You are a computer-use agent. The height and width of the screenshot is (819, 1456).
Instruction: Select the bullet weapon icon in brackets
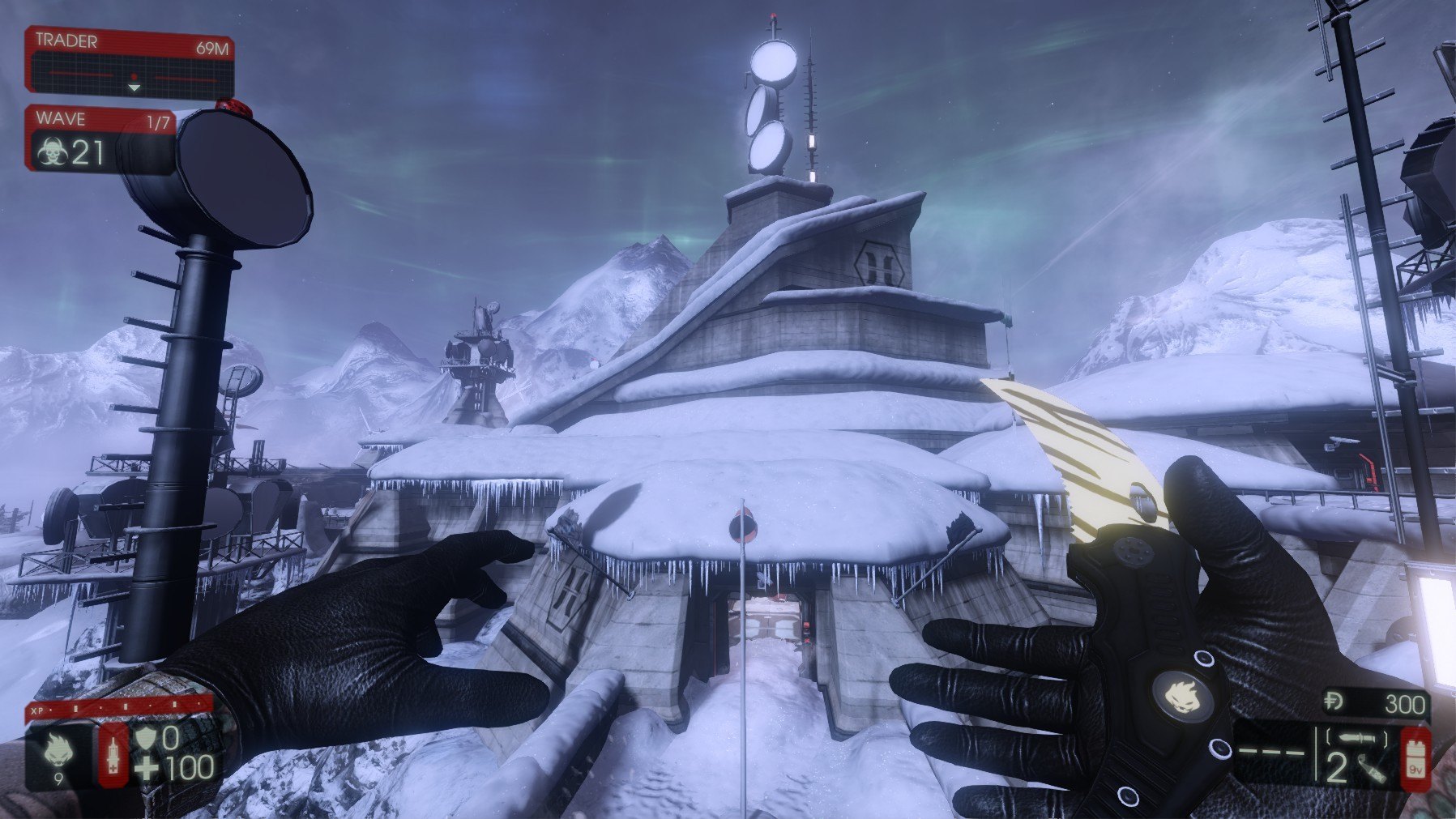point(1358,738)
